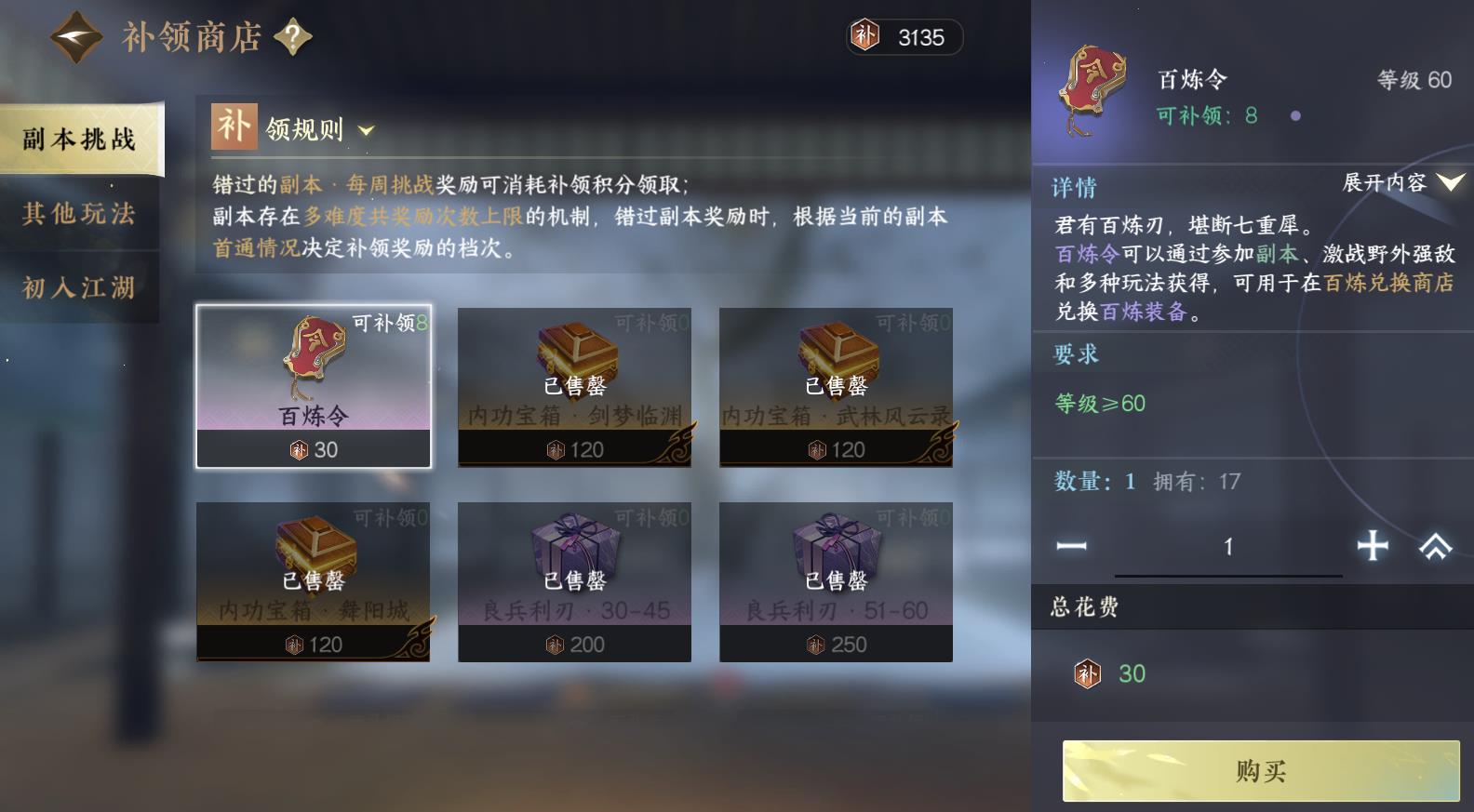The height and width of the screenshot is (812, 1474).
Task: Select the 百炼令 item card
Action: coord(315,386)
